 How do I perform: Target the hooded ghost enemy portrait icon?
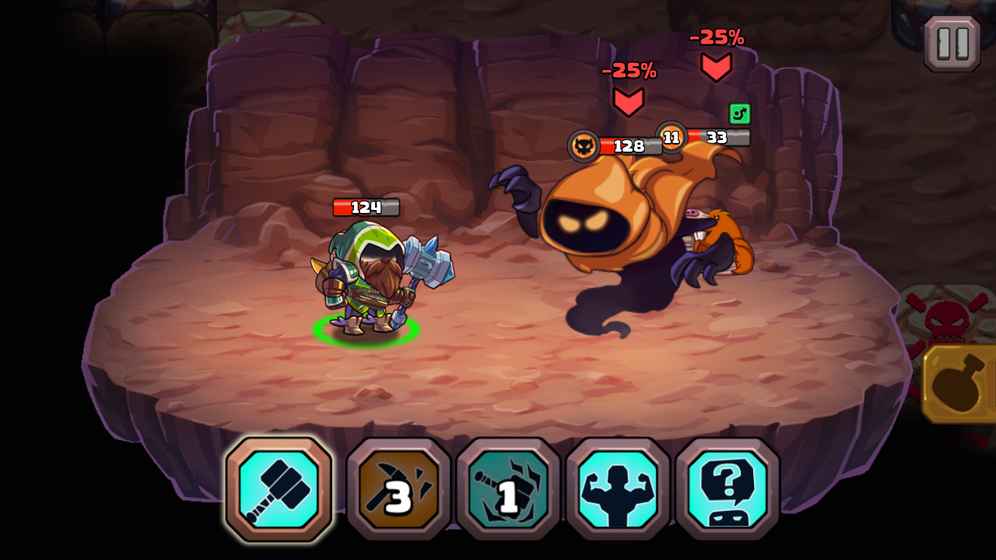(584, 146)
